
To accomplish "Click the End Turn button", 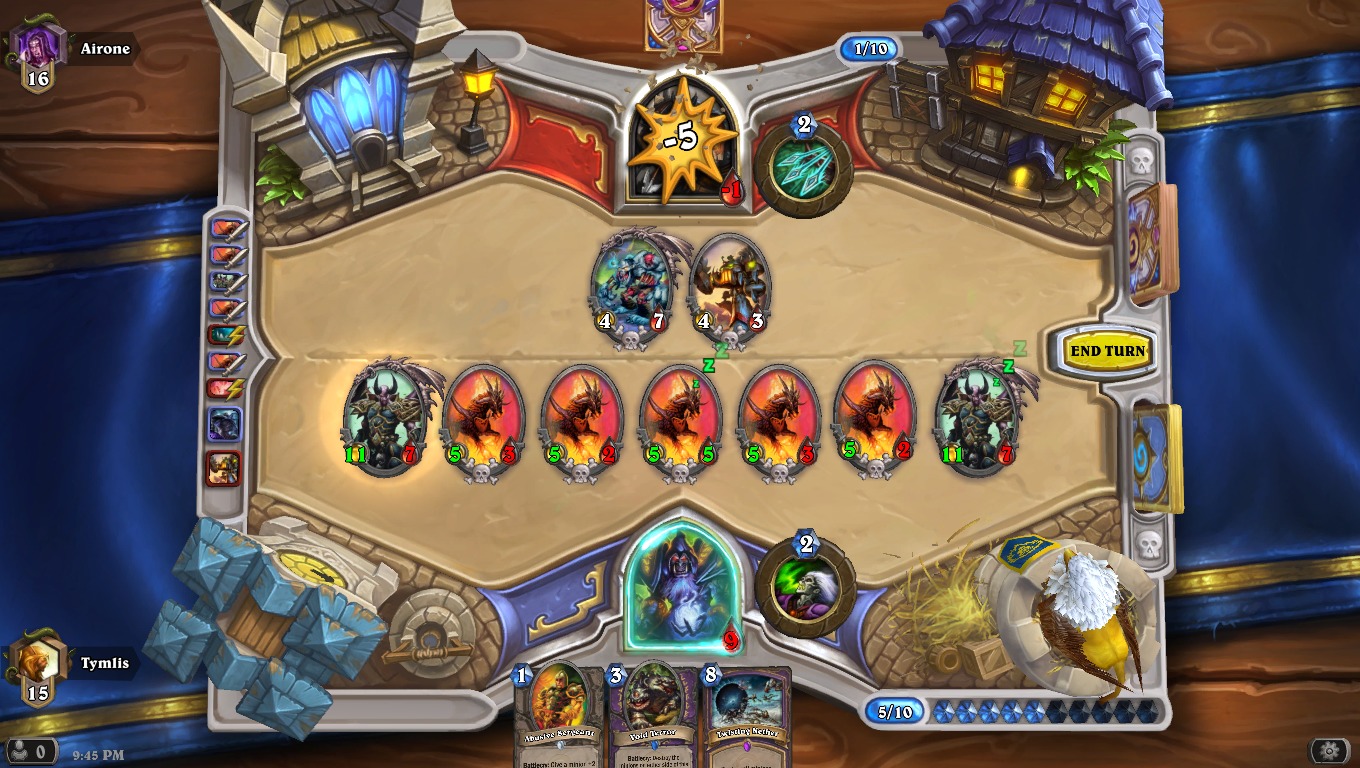I will [1107, 351].
